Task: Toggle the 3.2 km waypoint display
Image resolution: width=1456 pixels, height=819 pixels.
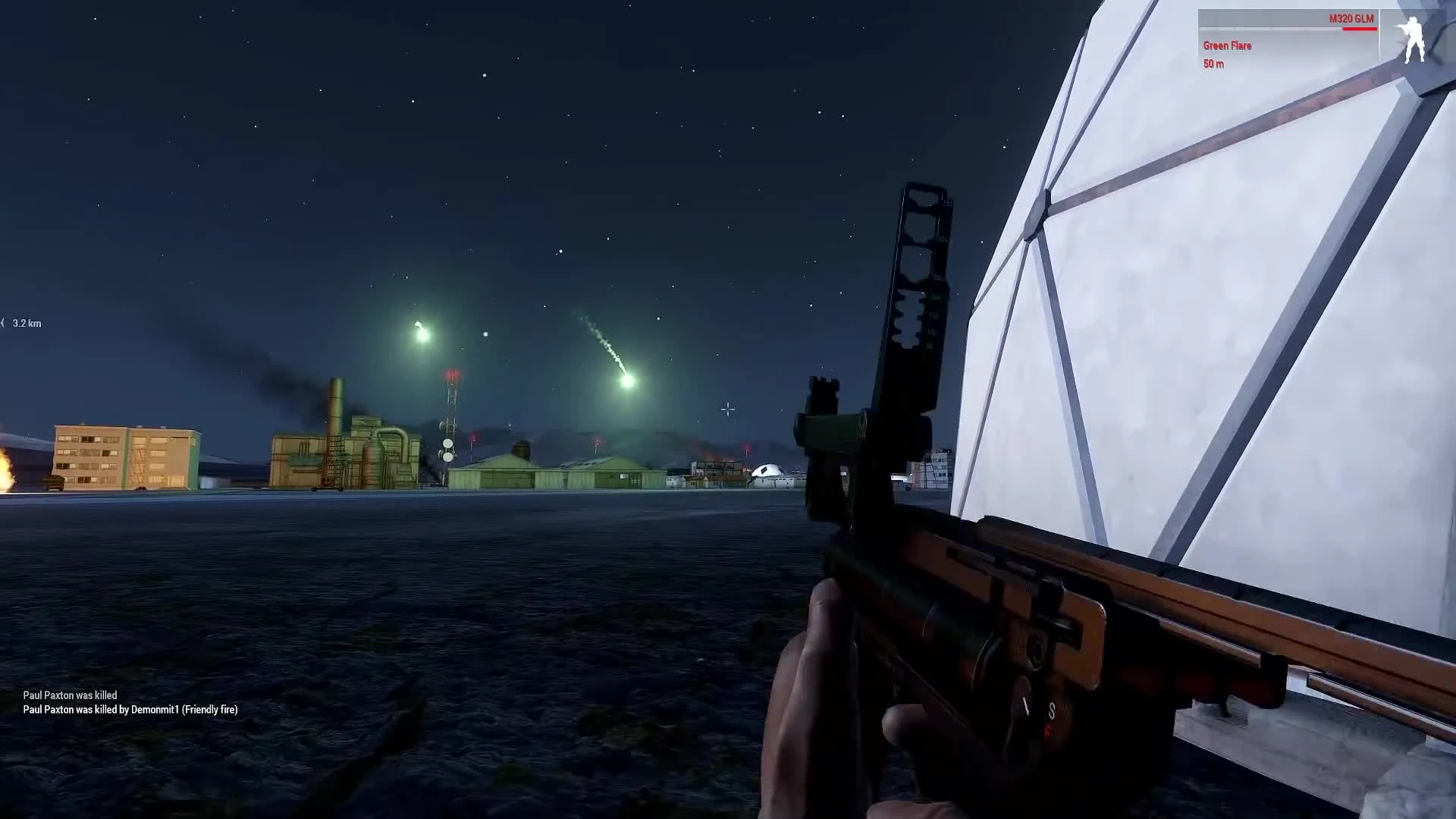Action: click(x=23, y=323)
